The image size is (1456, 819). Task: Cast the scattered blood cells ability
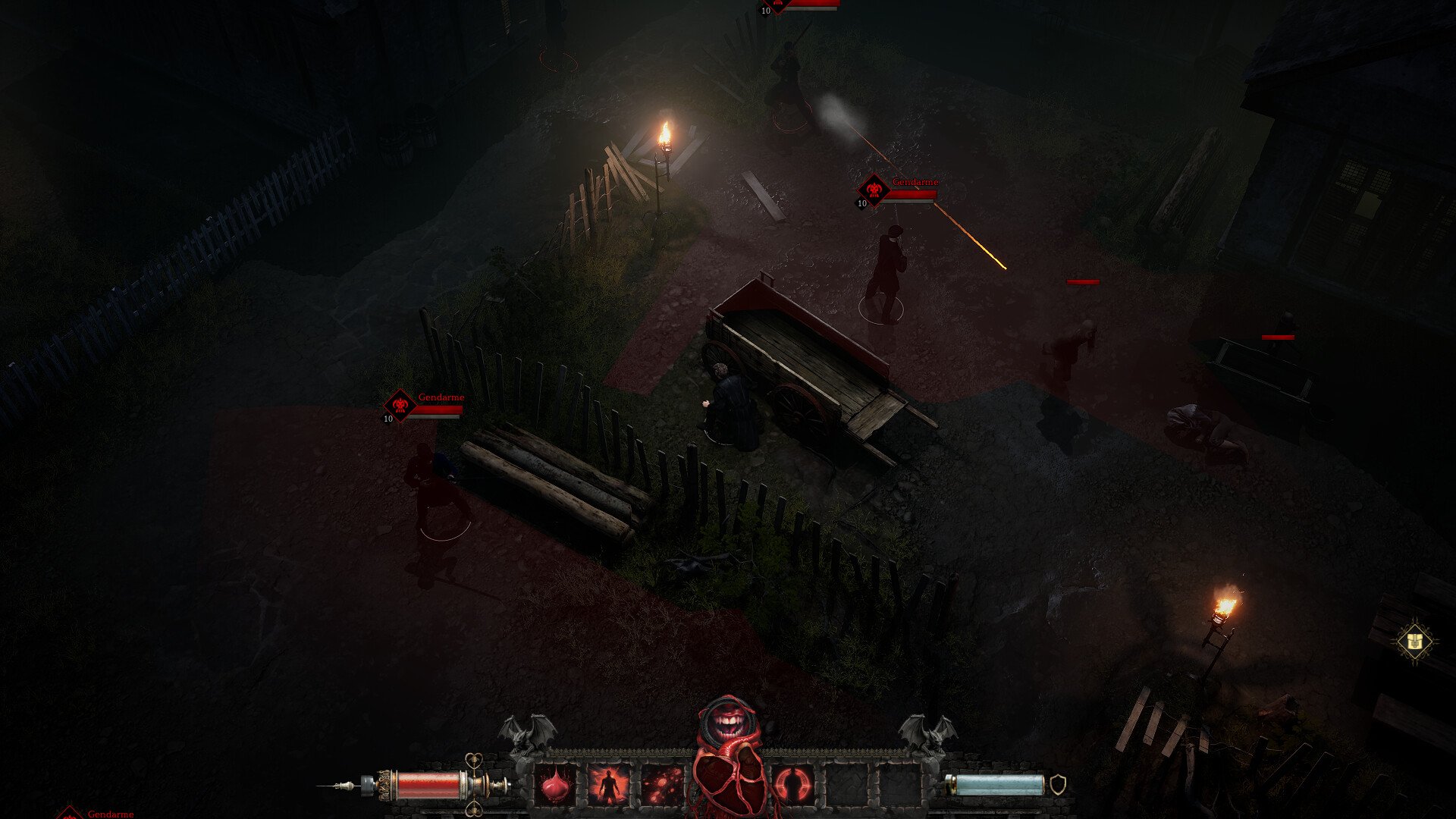(662, 785)
